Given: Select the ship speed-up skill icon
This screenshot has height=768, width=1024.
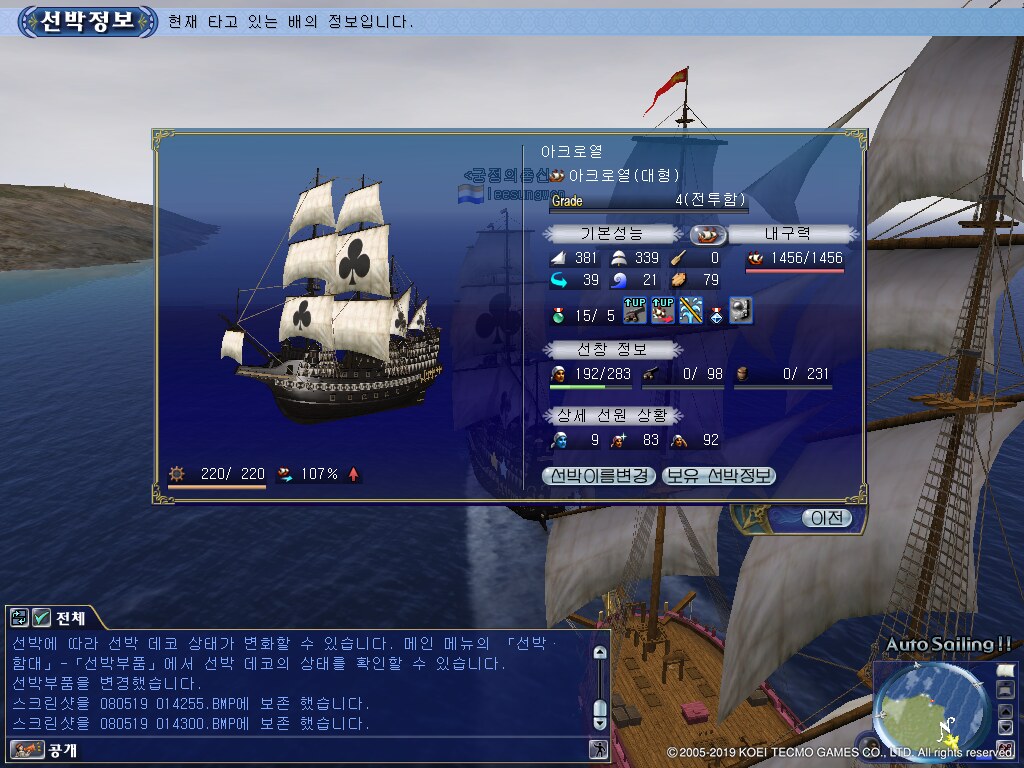Looking at the screenshot, I should coord(662,311).
